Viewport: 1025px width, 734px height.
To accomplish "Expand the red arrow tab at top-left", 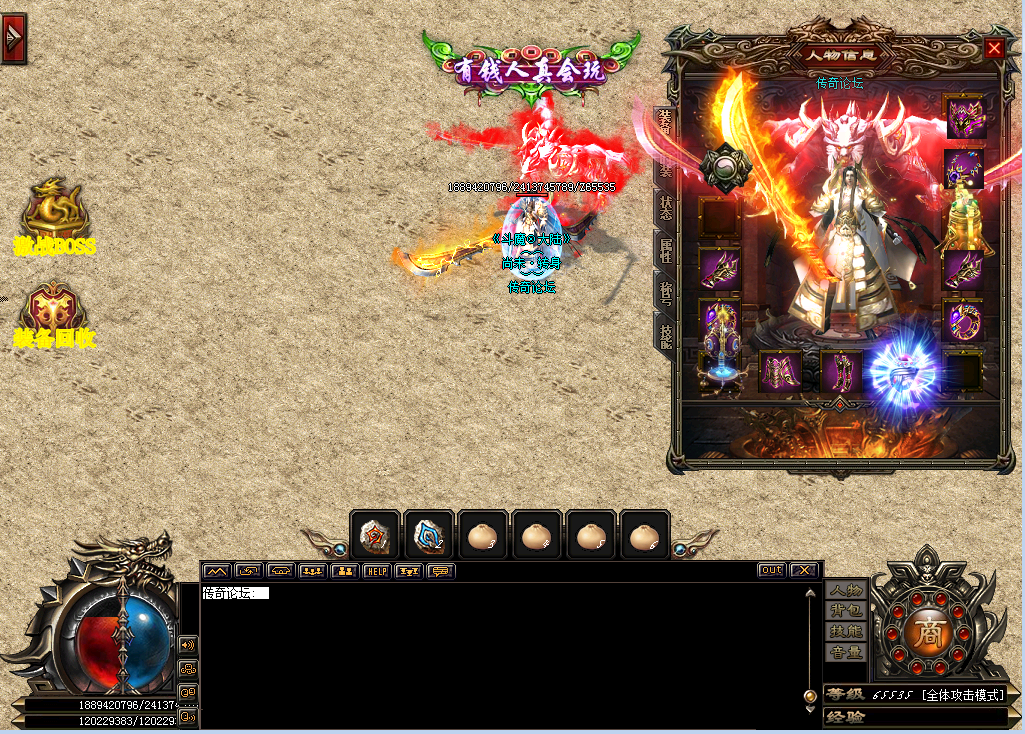I will (13, 38).
